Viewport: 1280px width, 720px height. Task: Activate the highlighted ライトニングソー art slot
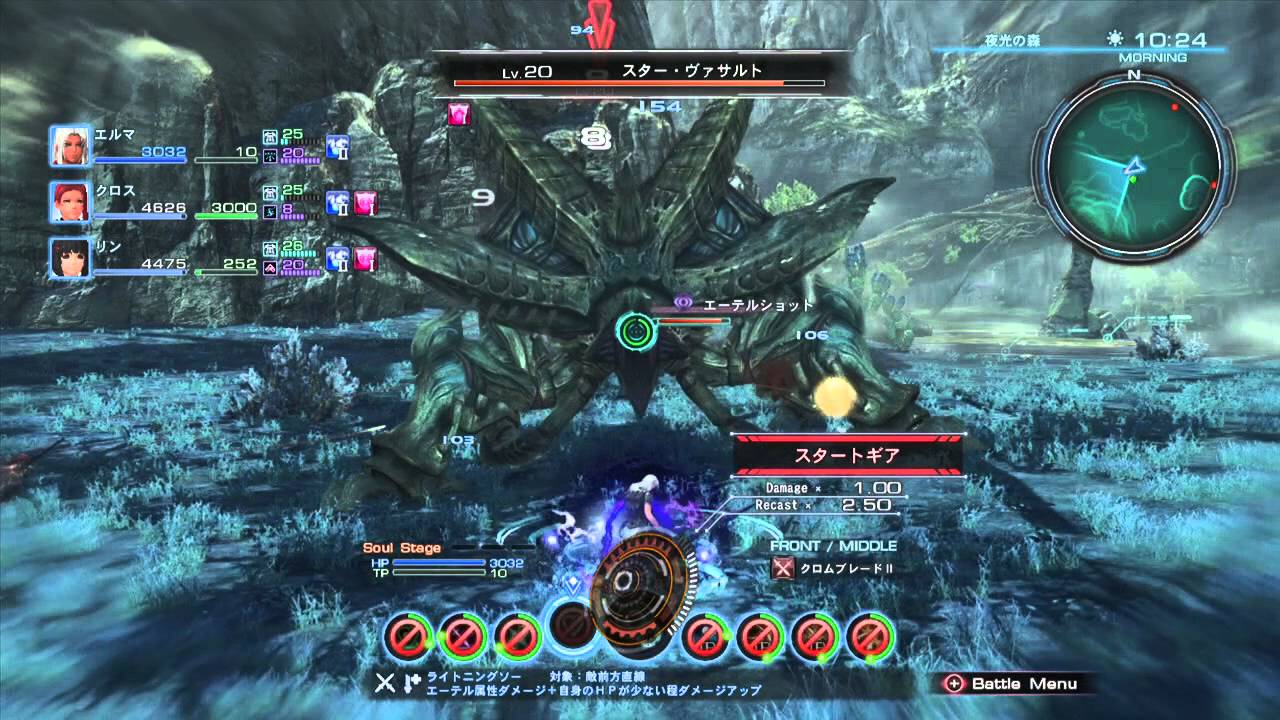[x=574, y=630]
